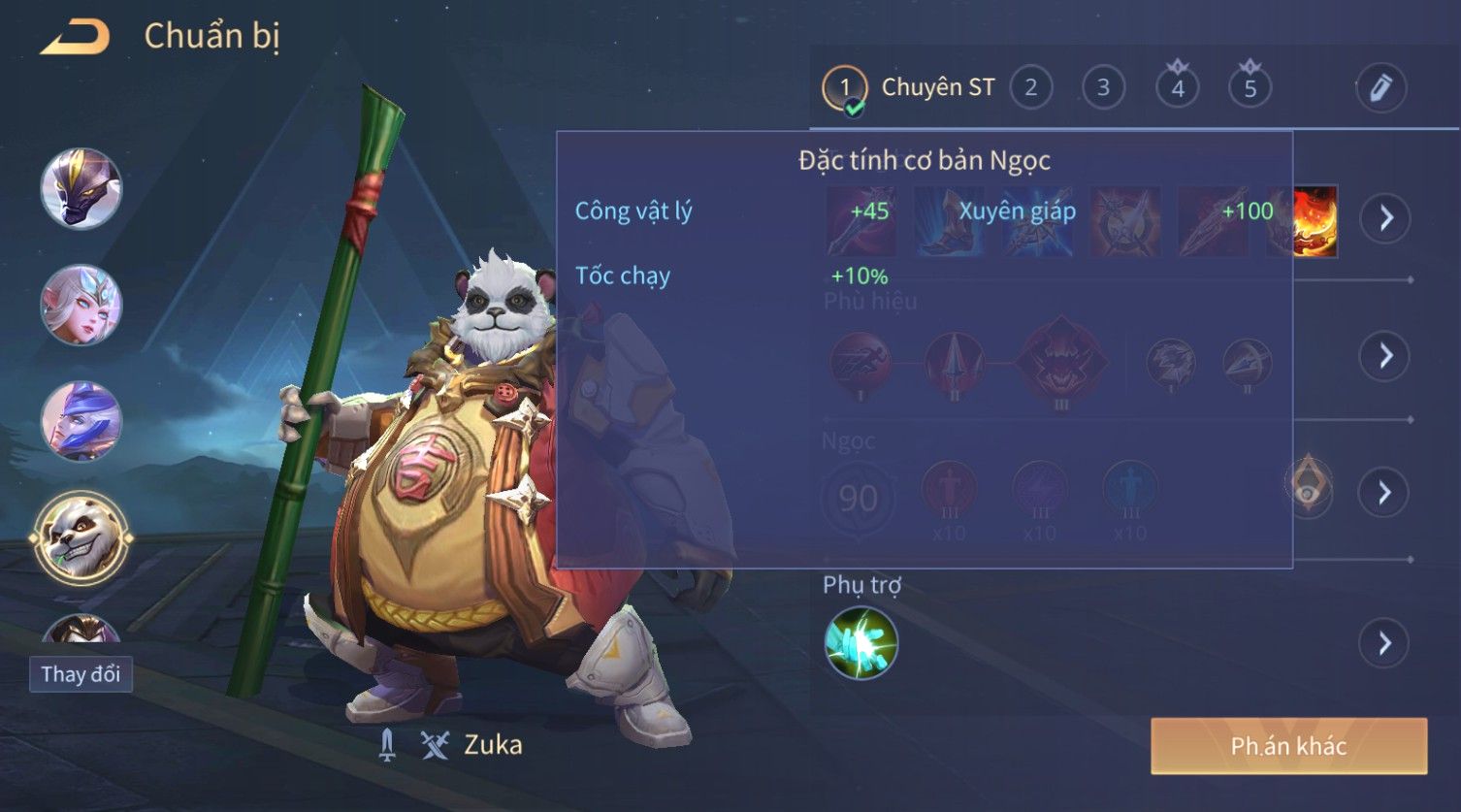Select the Chuyên ST preset 1
The width and height of the screenshot is (1461, 812).
click(844, 88)
